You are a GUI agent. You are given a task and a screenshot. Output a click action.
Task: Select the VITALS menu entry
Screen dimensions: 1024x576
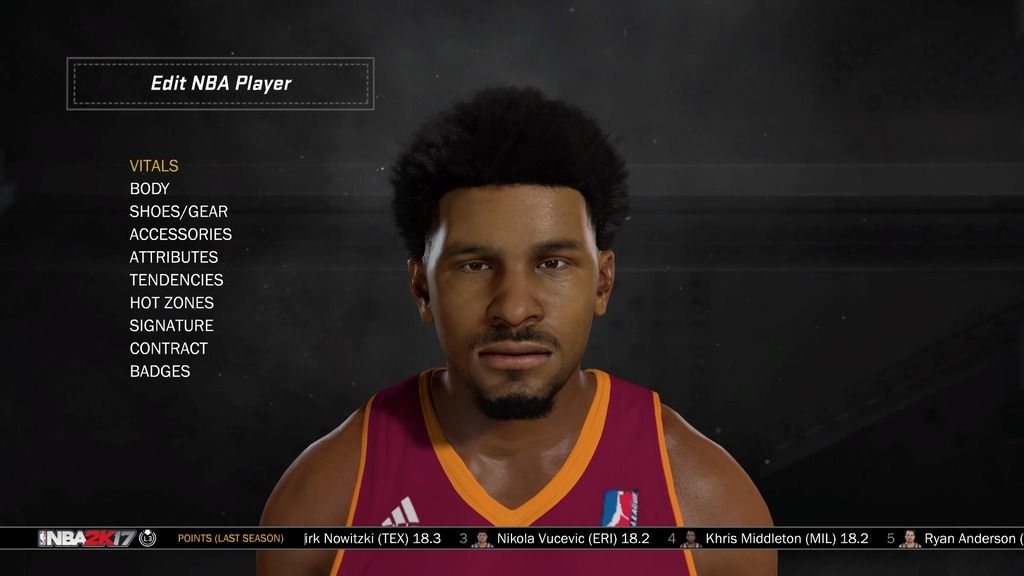click(154, 166)
